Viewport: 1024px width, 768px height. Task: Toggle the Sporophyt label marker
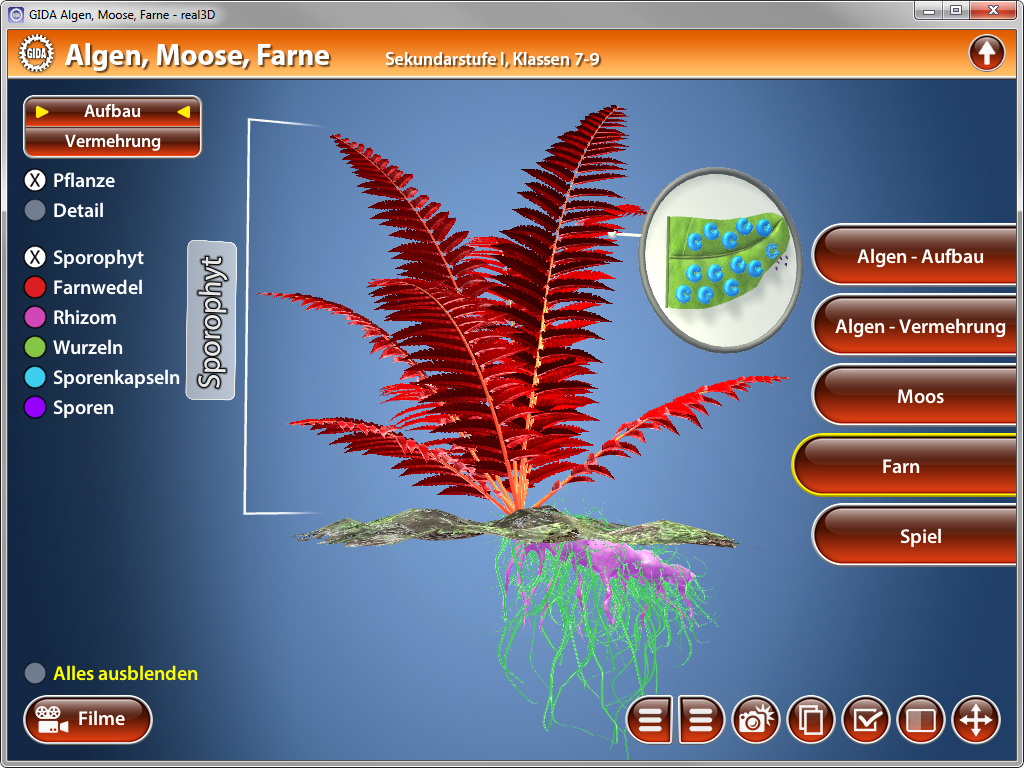36,258
